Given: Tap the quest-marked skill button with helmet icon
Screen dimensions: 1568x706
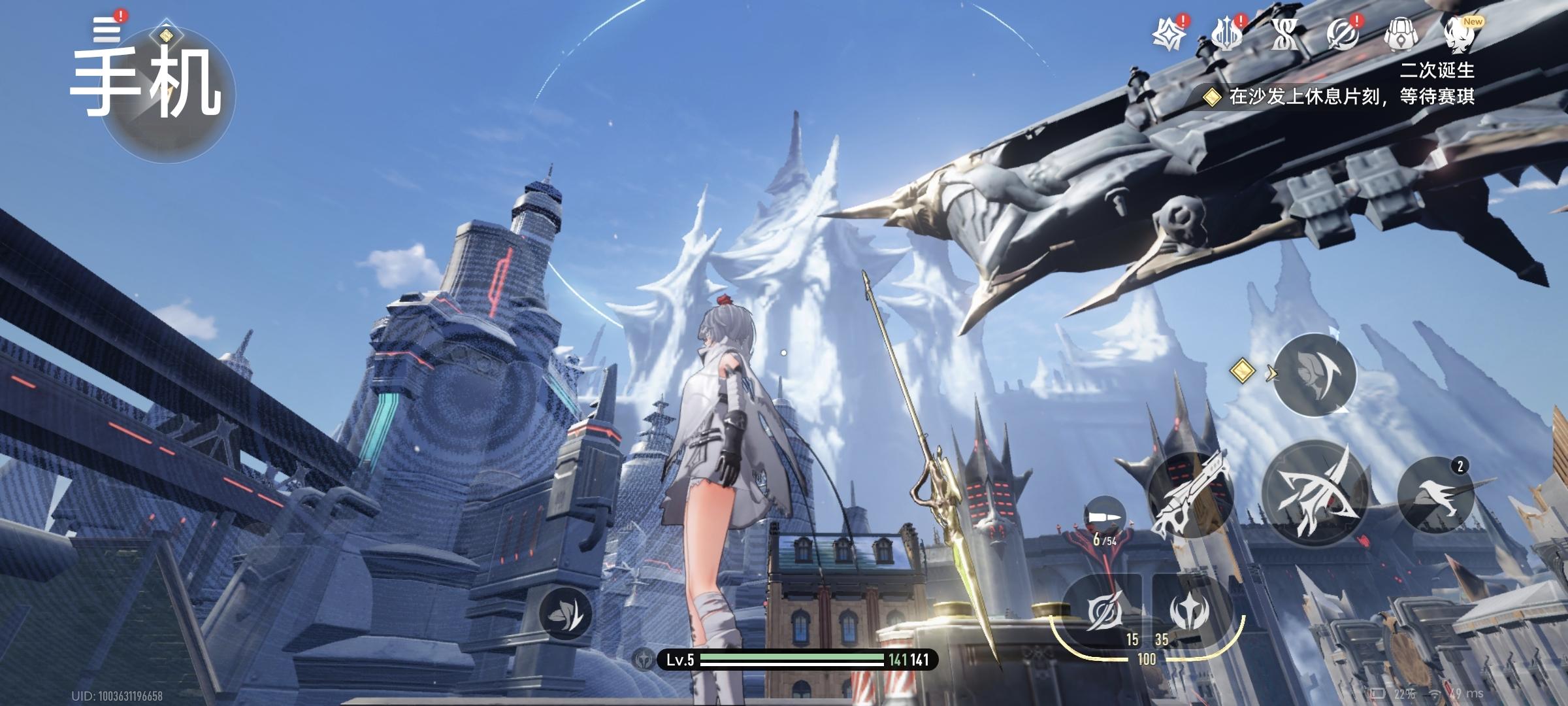Looking at the screenshot, I should click(x=1315, y=375).
